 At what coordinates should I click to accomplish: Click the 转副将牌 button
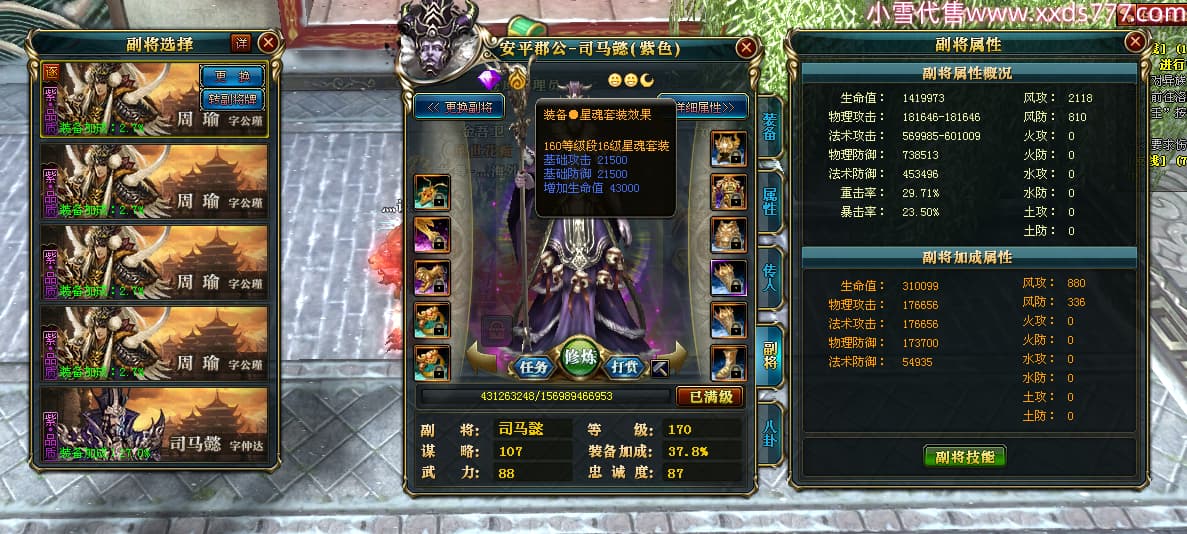click(x=232, y=99)
